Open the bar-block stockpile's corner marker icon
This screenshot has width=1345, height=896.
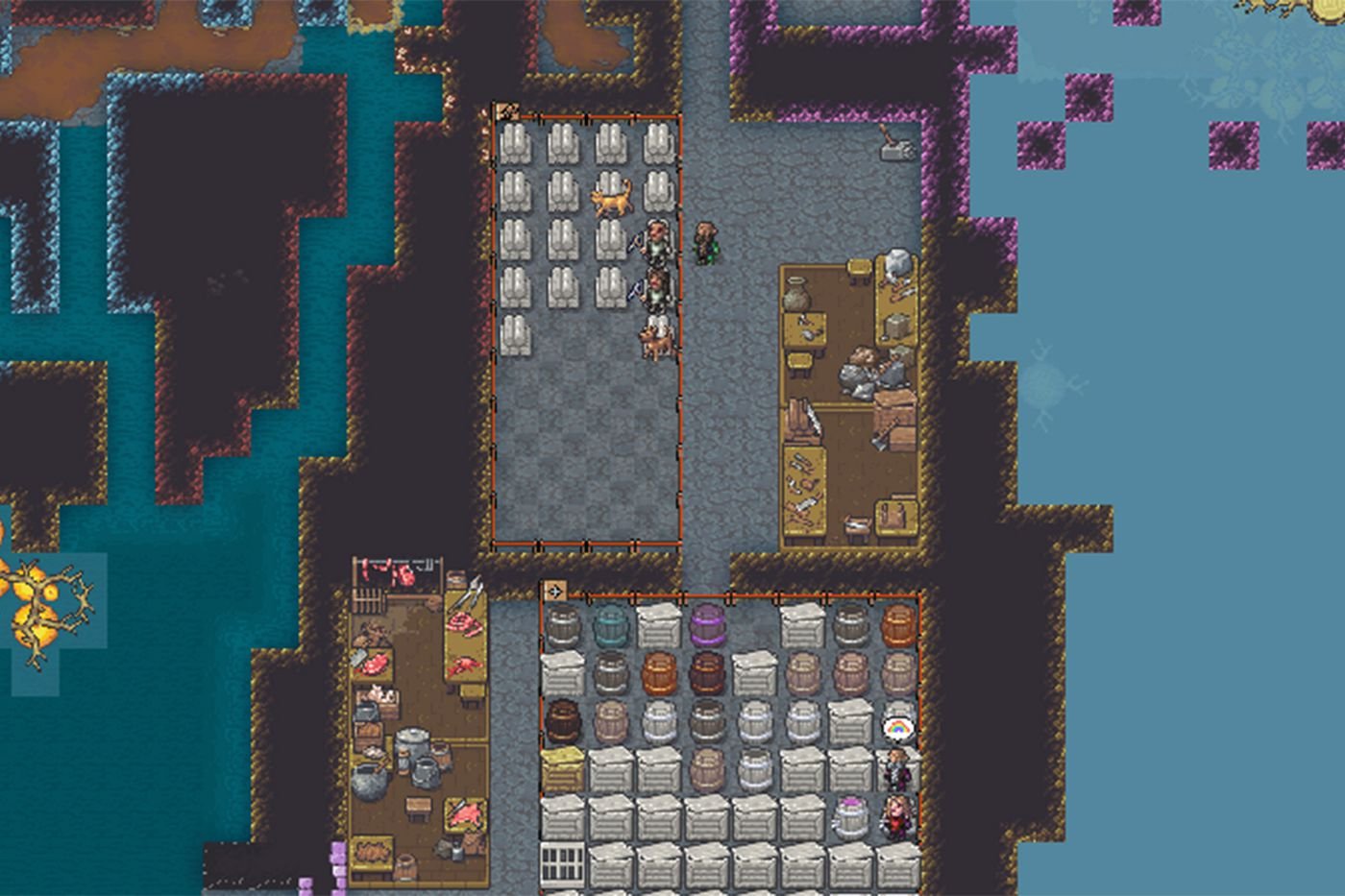tap(505, 112)
